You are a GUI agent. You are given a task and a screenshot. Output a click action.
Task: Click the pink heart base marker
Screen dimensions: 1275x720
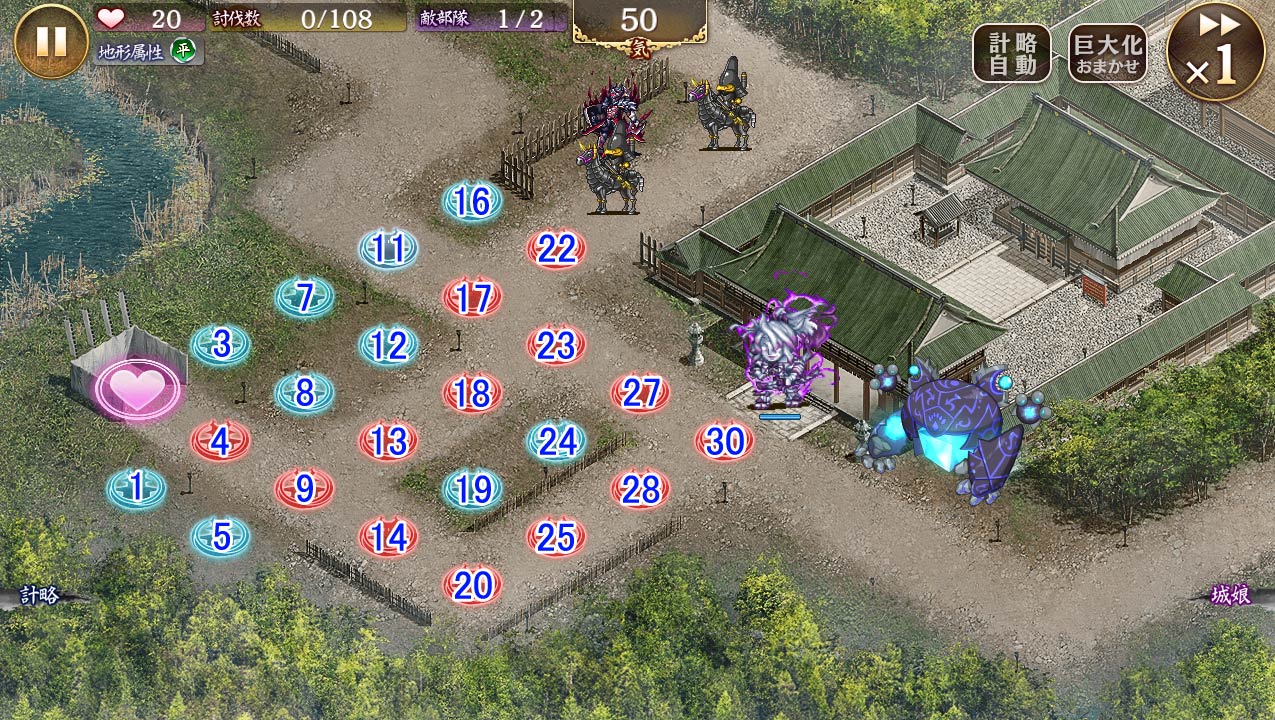coord(137,390)
